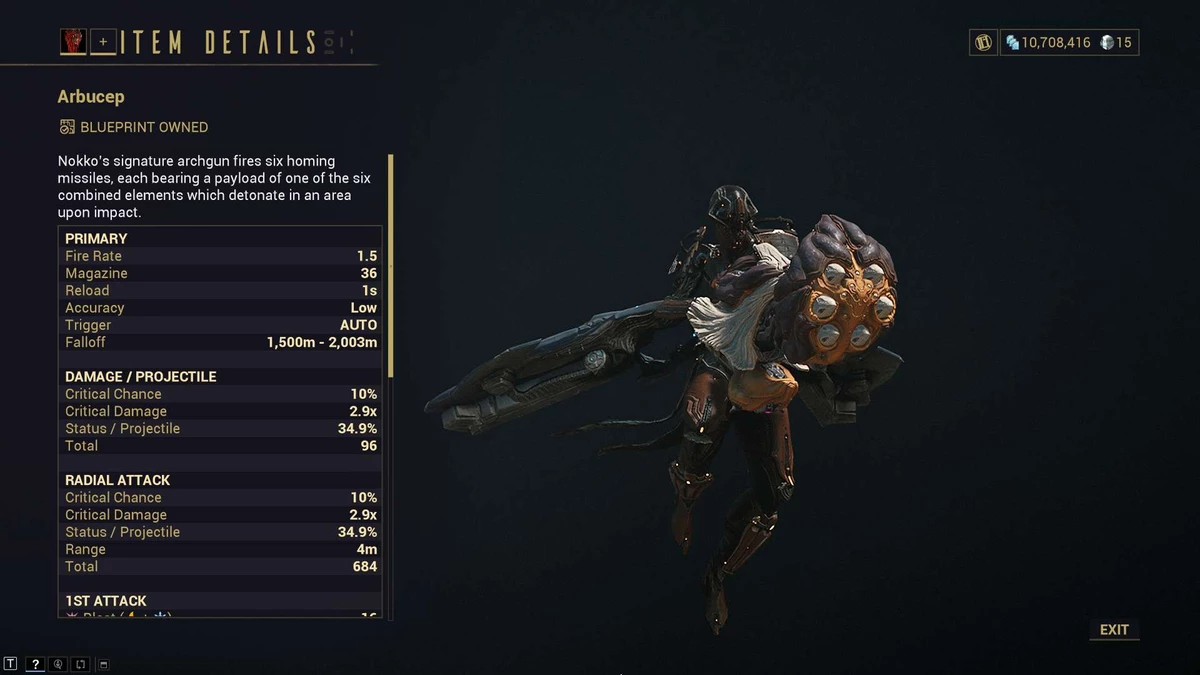Click the question mark help icon
Viewport: 1200px width, 675px height.
coord(35,664)
